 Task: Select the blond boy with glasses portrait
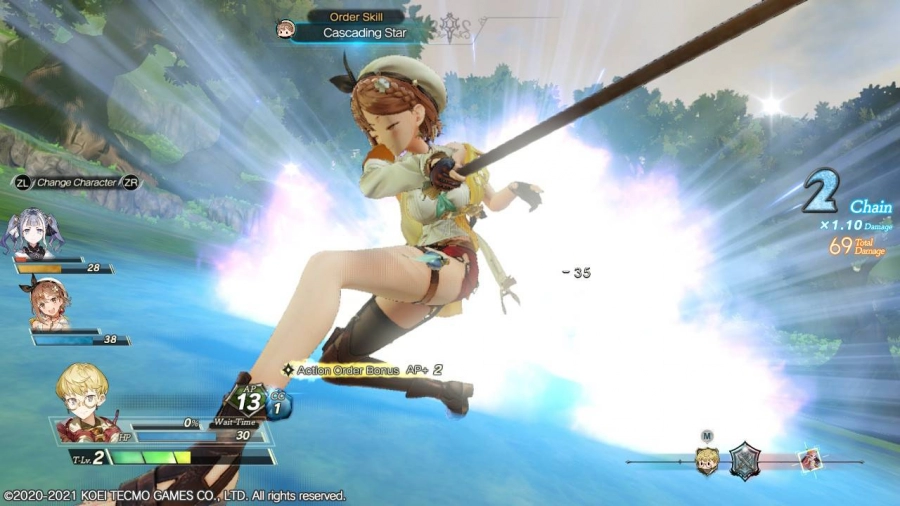pyautogui.click(x=85, y=402)
